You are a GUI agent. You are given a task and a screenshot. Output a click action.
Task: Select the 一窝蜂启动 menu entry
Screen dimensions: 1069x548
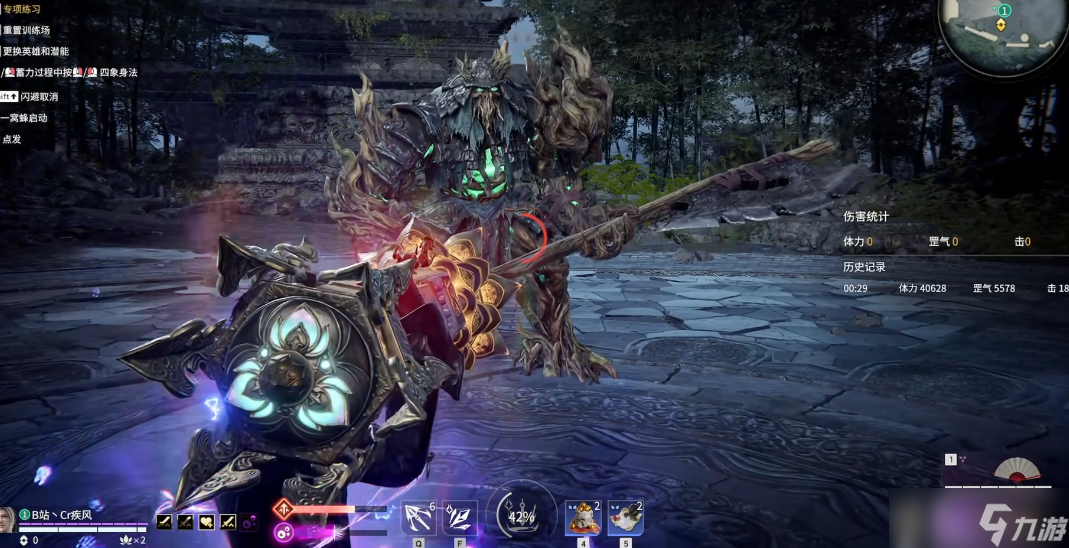[x=25, y=118]
